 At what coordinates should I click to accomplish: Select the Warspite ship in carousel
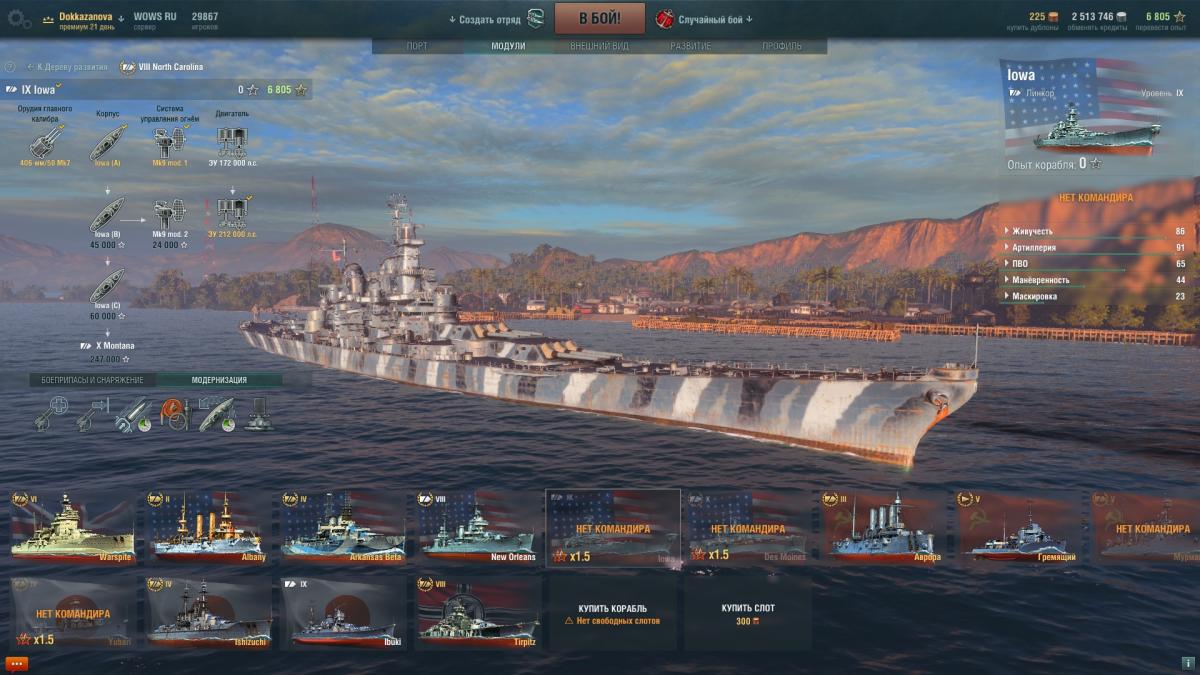(x=71, y=526)
